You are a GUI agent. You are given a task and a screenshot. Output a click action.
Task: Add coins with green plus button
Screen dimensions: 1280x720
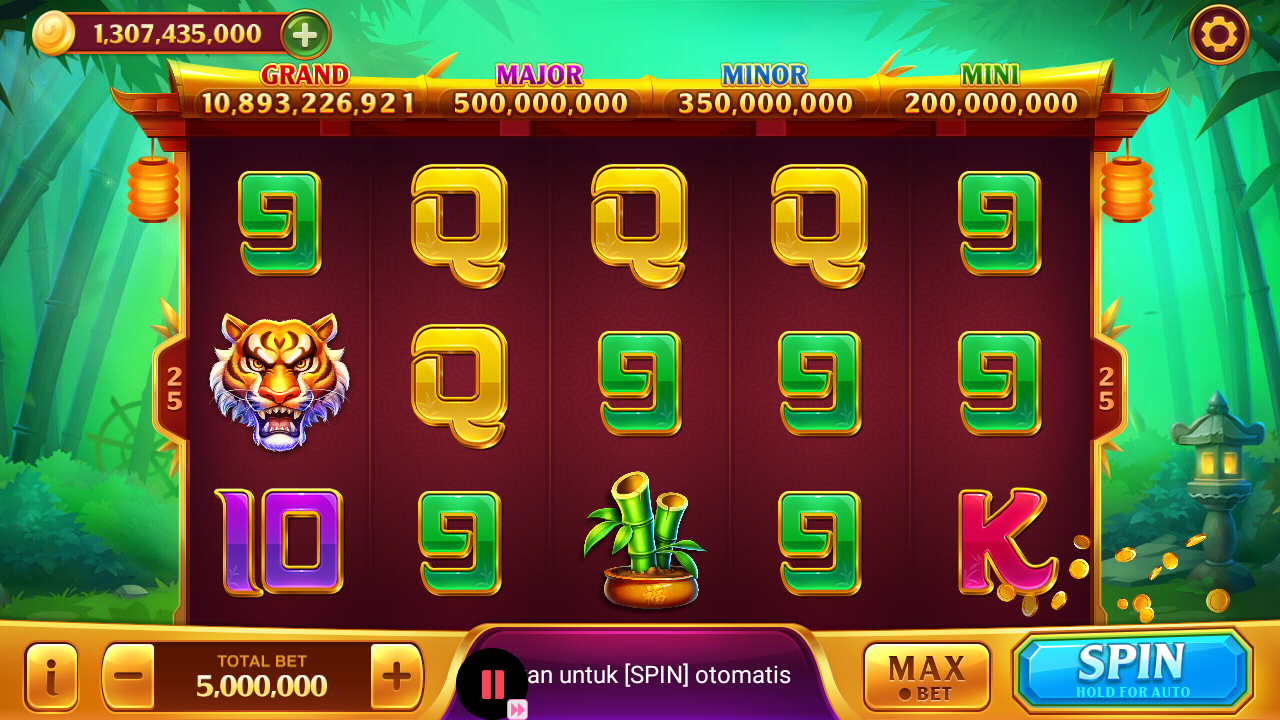tap(305, 35)
